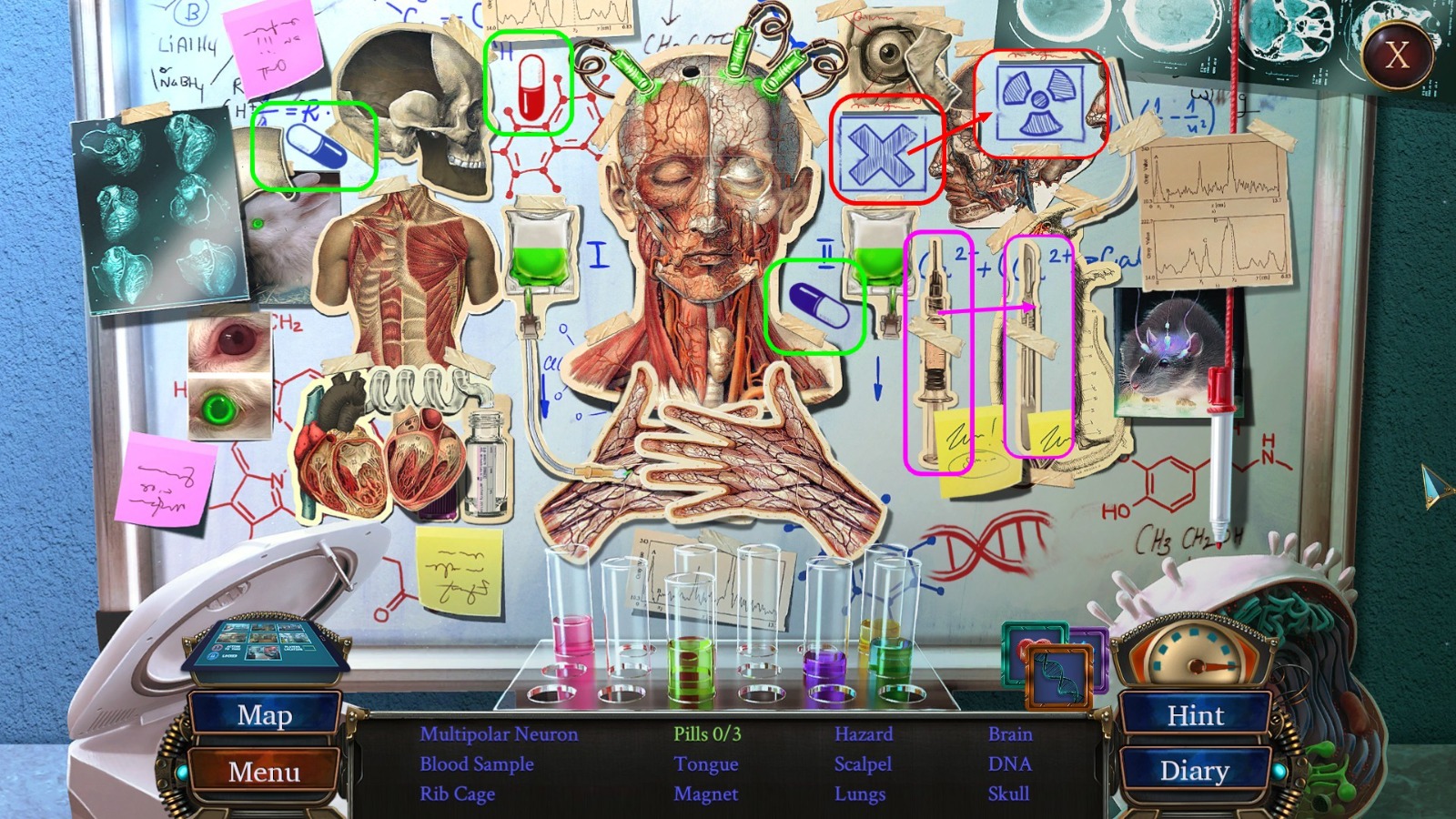Open the Map
This screenshot has height=819, width=1456.
tap(265, 716)
